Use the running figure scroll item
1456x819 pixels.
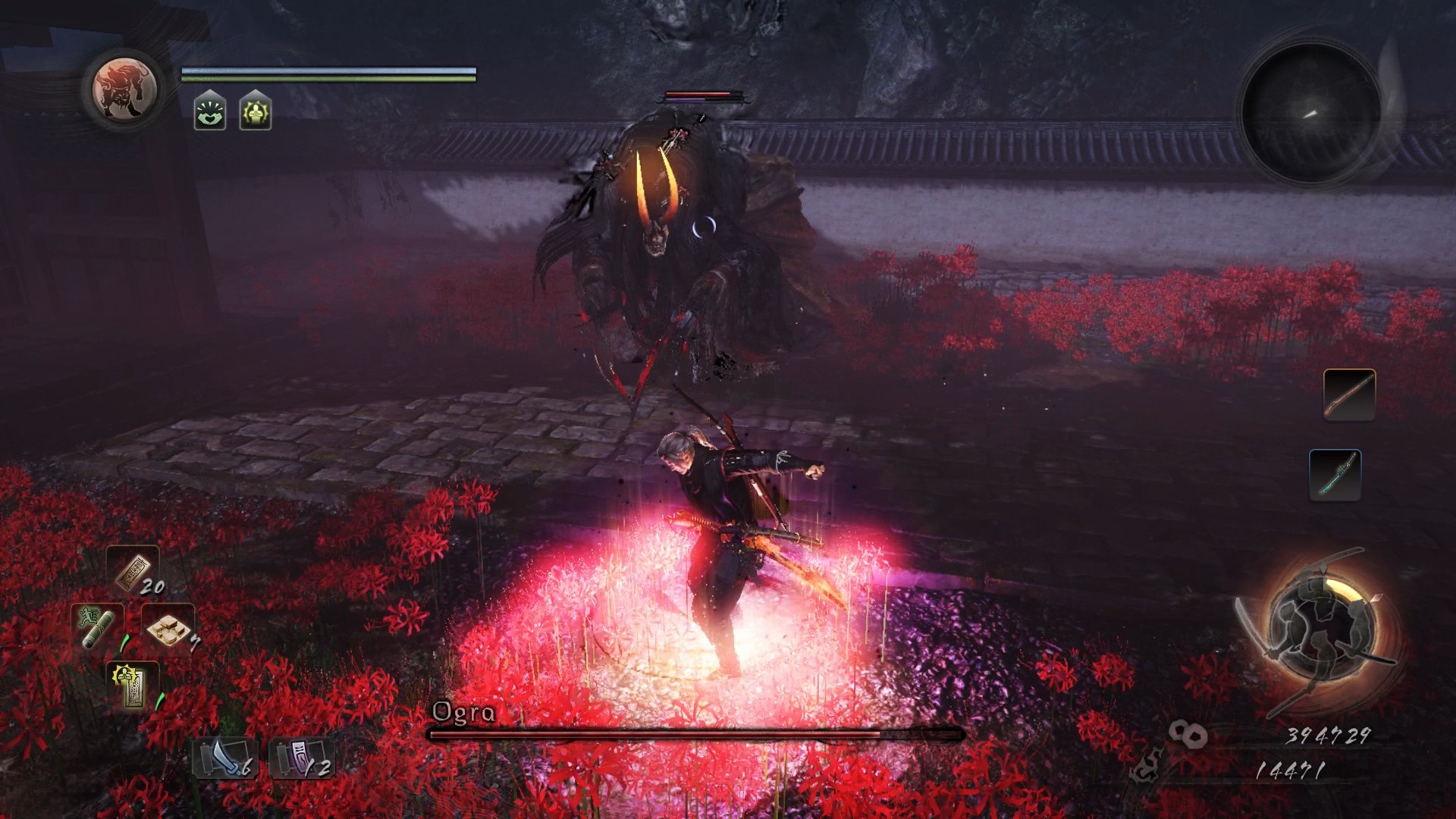(x=97, y=626)
